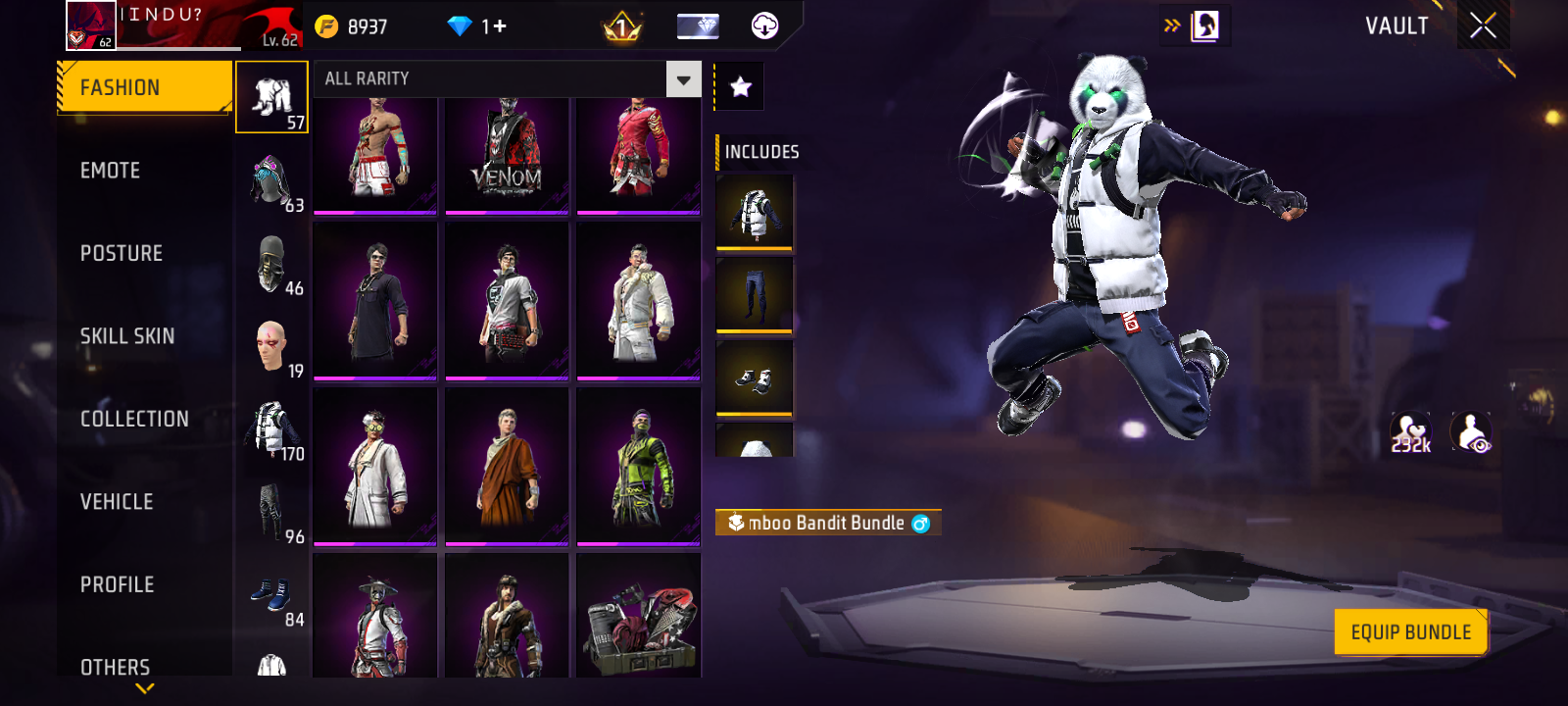
Task: Click the star favorites filter button
Action: (x=741, y=87)
